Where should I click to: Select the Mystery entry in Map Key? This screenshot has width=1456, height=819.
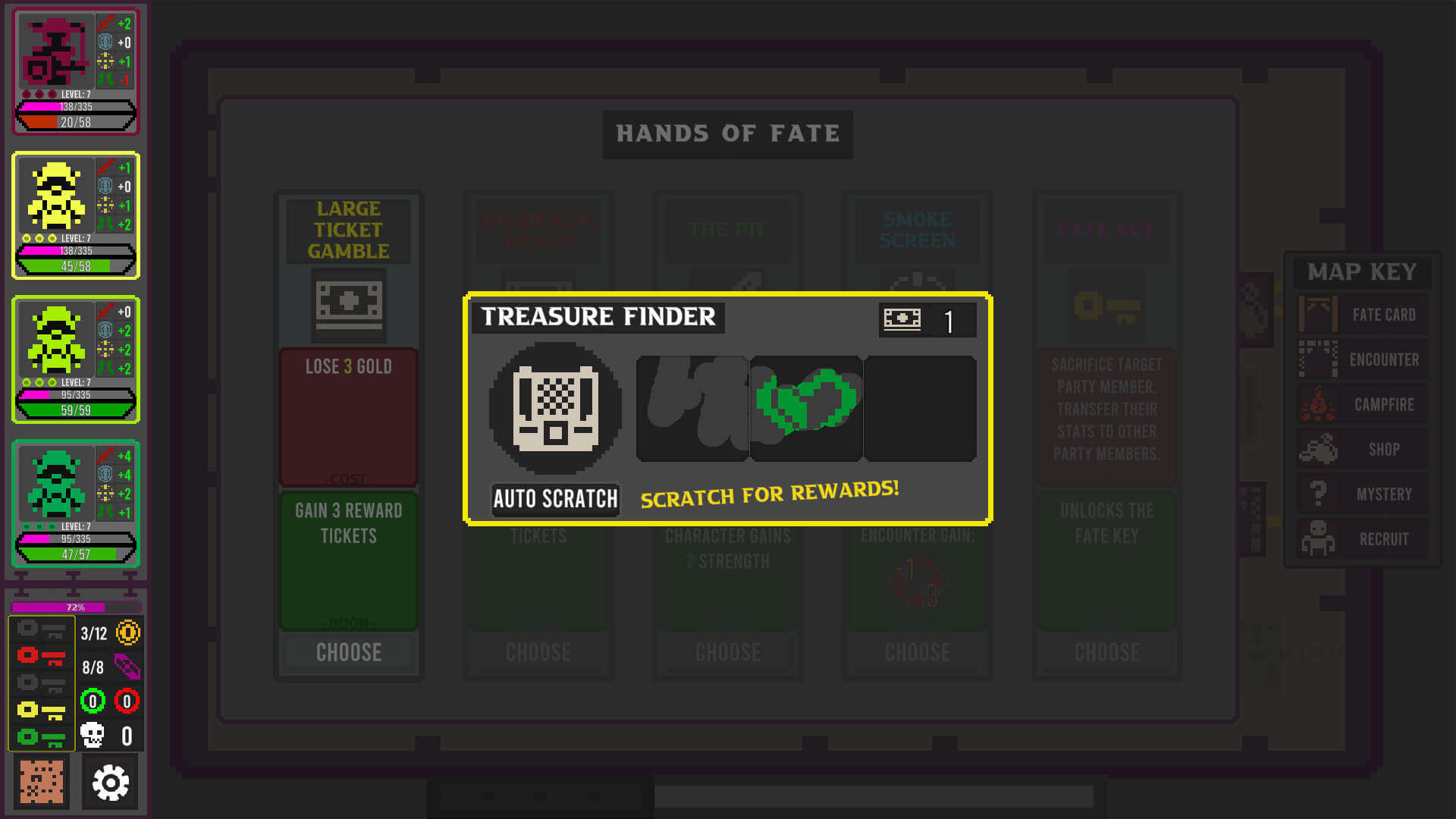coord(1362,494)
